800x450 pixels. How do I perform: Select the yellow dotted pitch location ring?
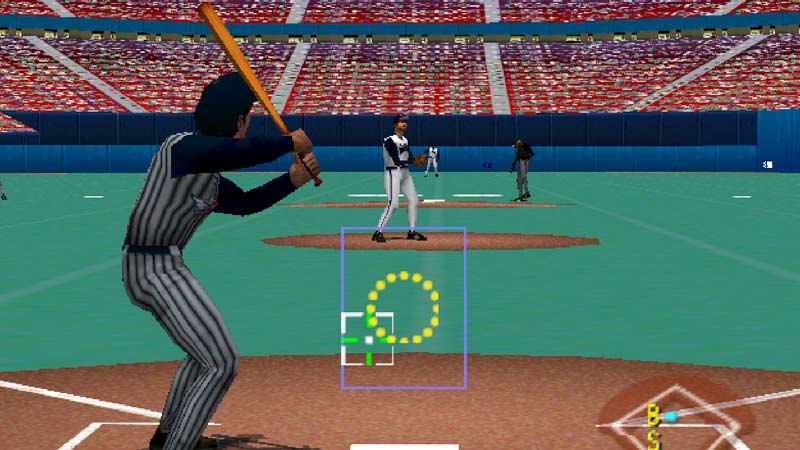click(x=403, y=306)
